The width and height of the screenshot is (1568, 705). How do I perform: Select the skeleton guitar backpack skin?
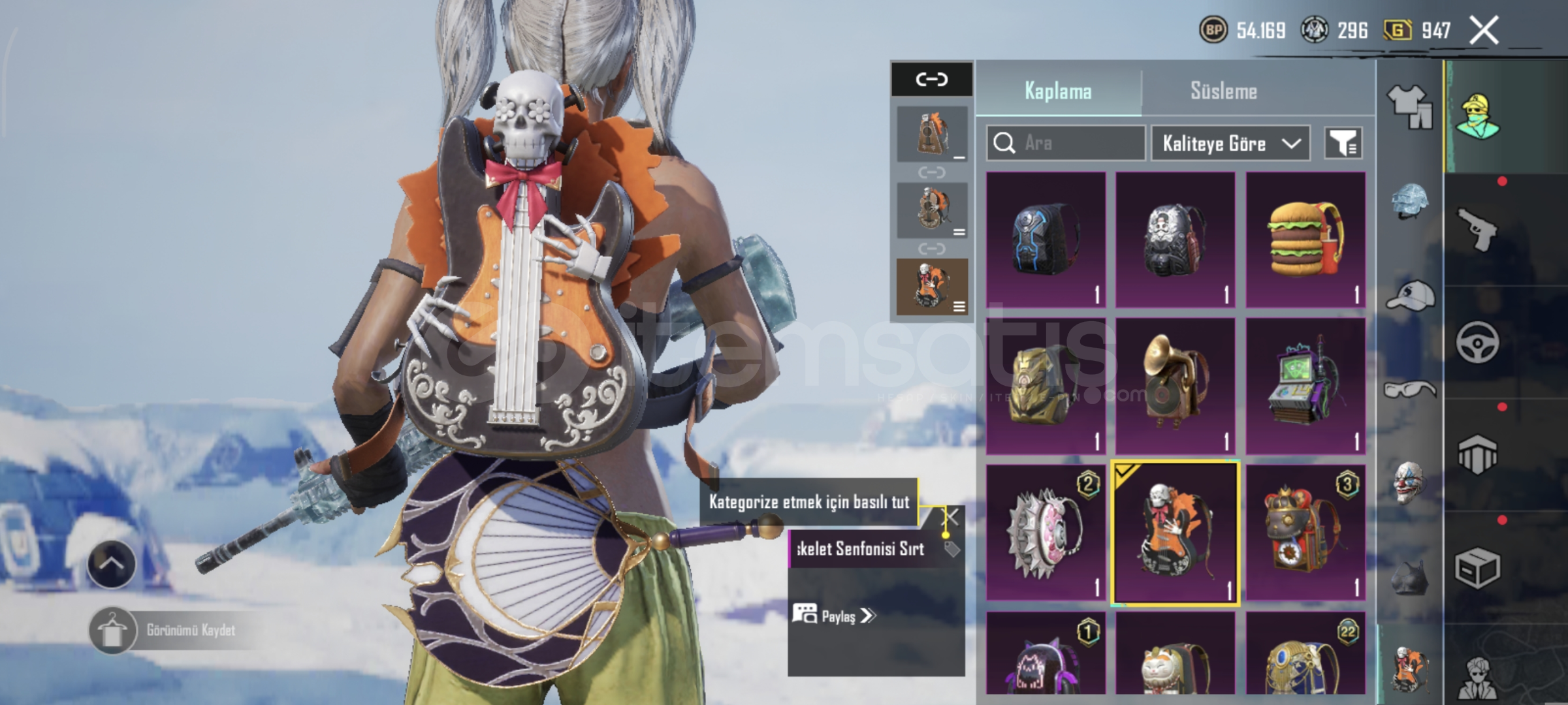click(1174, 533)
